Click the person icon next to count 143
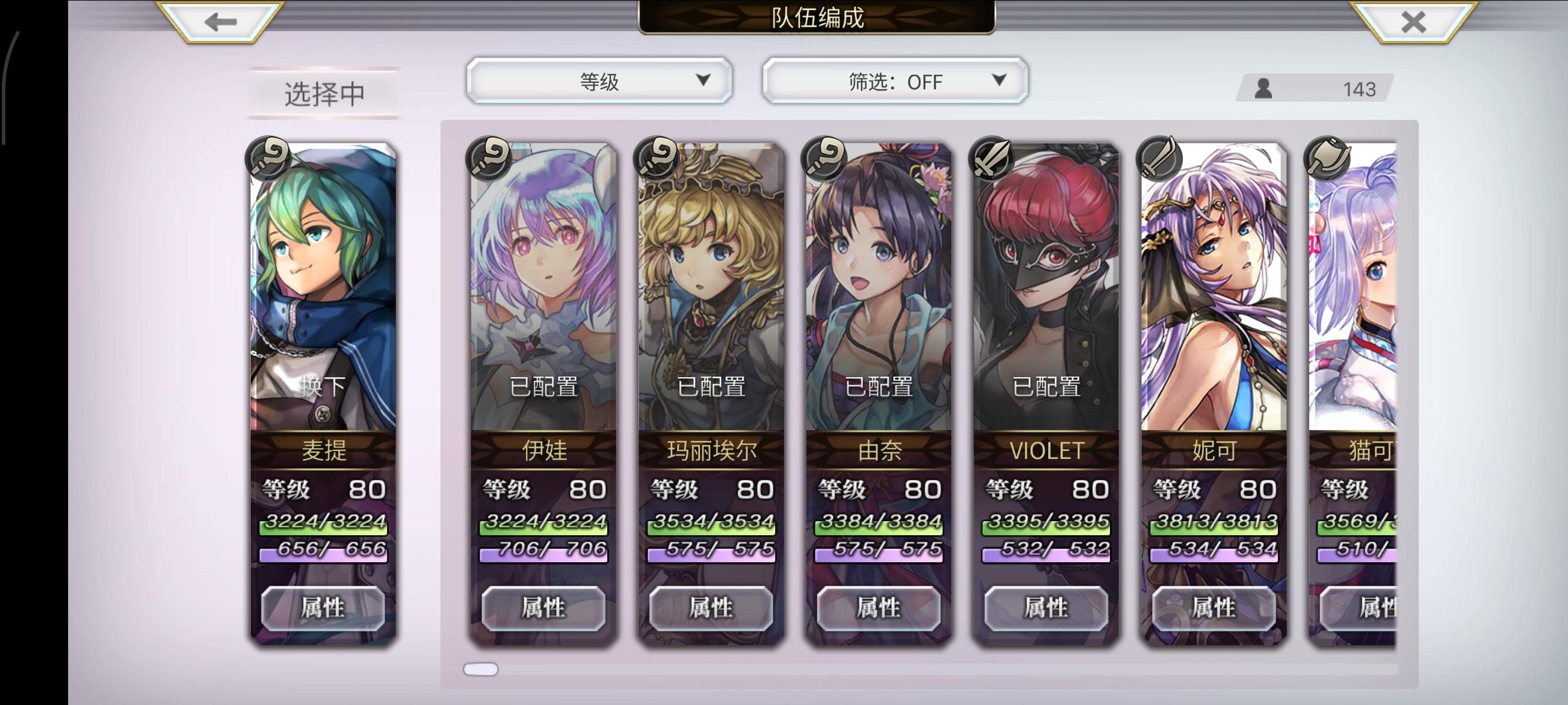The width and height of the screenshot is (1568, 705). (x=1265, y=89)
